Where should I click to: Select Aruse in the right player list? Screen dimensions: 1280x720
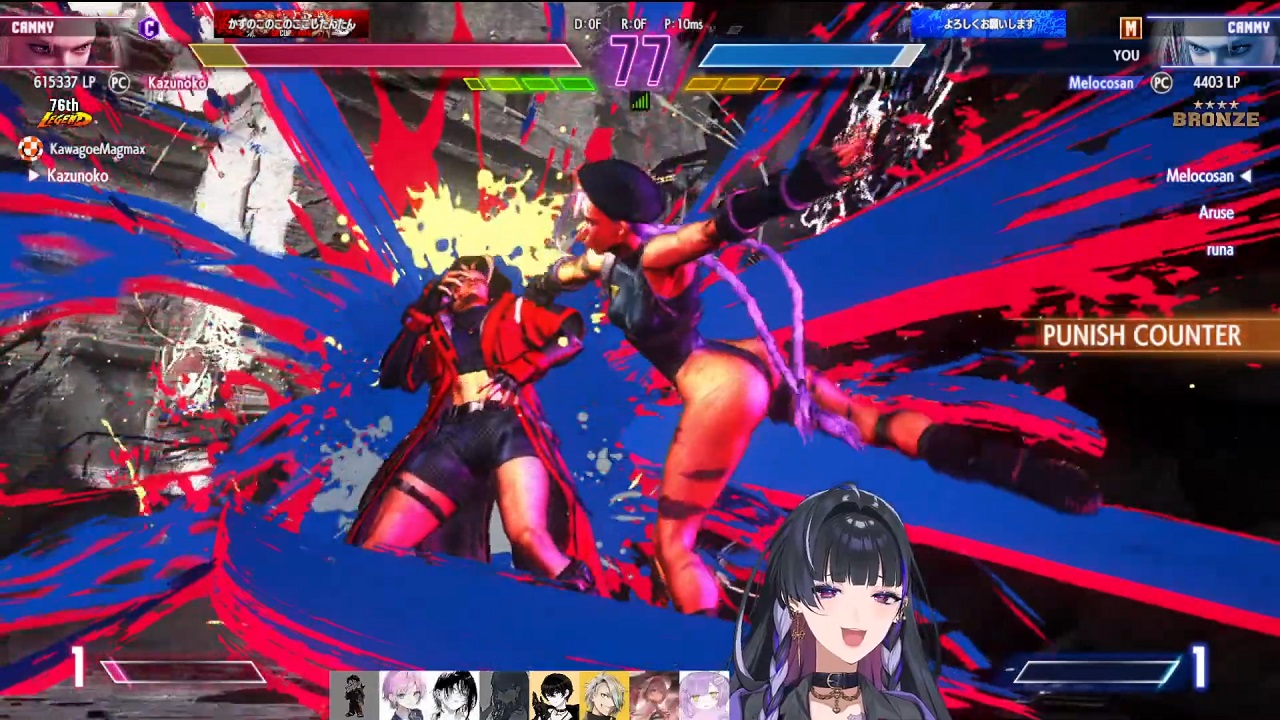pyautogui.click(x=1216, y=213)
